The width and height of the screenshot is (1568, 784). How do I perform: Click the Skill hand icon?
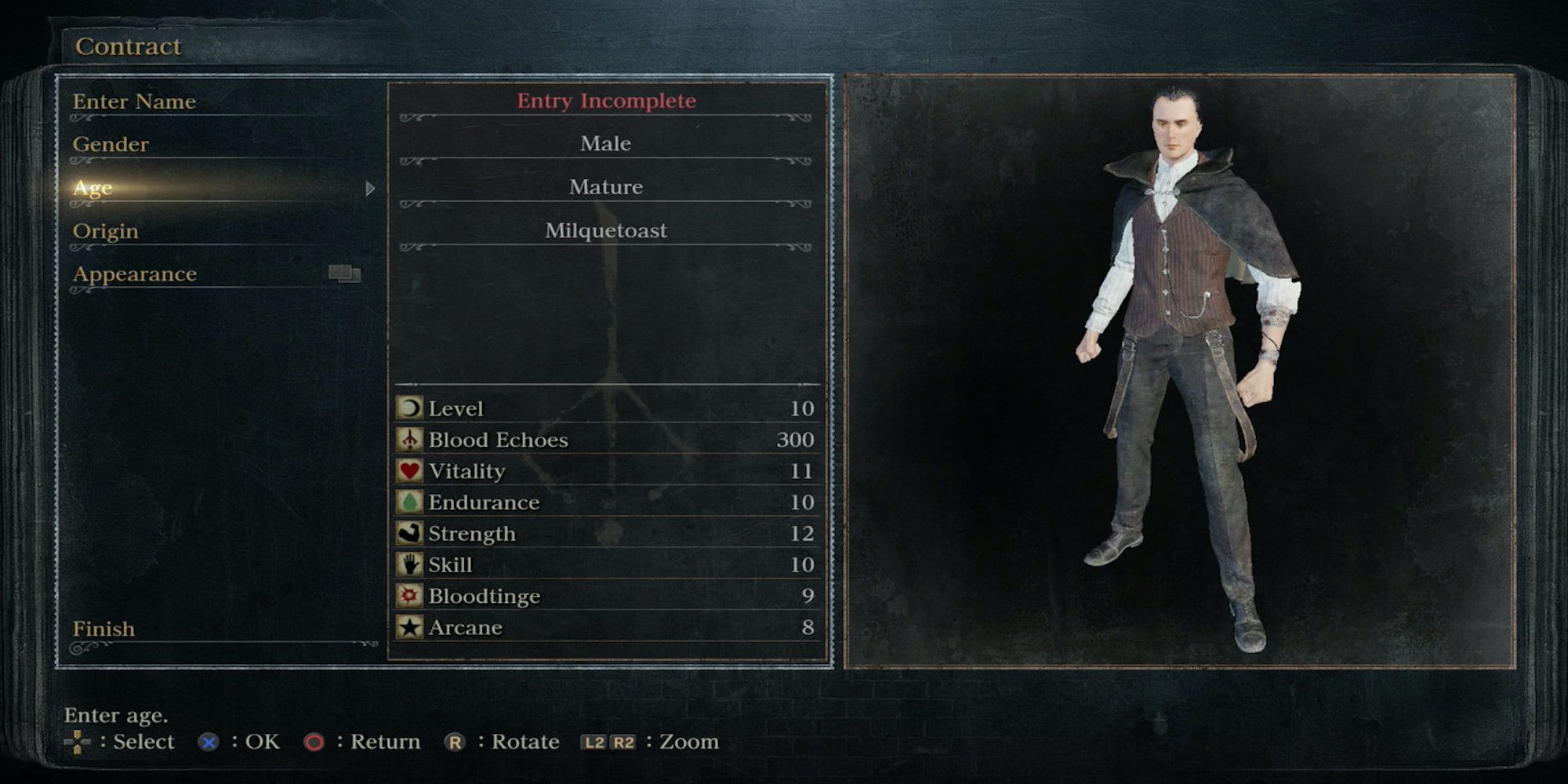(x=411, y=564)
